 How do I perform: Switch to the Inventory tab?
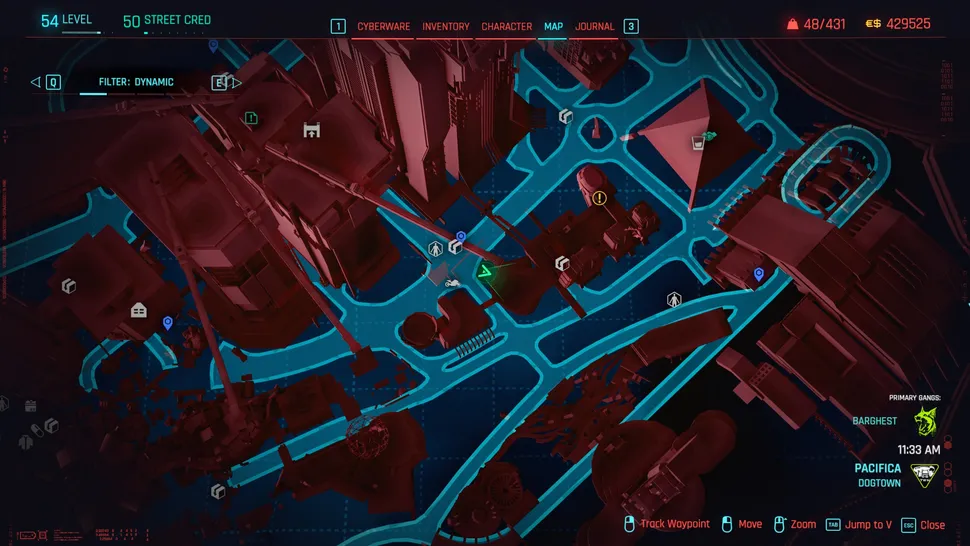coord(446,26)
